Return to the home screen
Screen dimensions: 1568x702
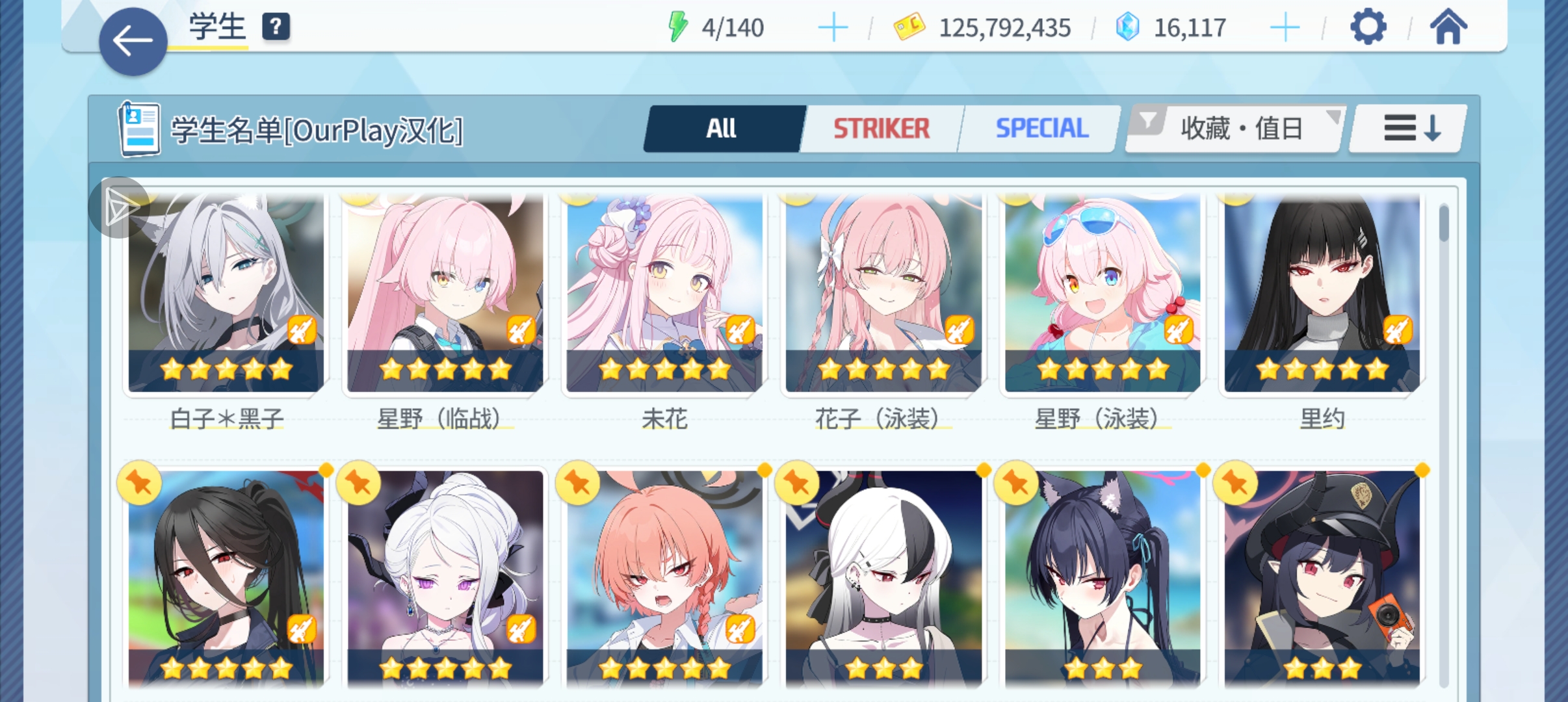pyautogui.click(x=1448, y=27)
